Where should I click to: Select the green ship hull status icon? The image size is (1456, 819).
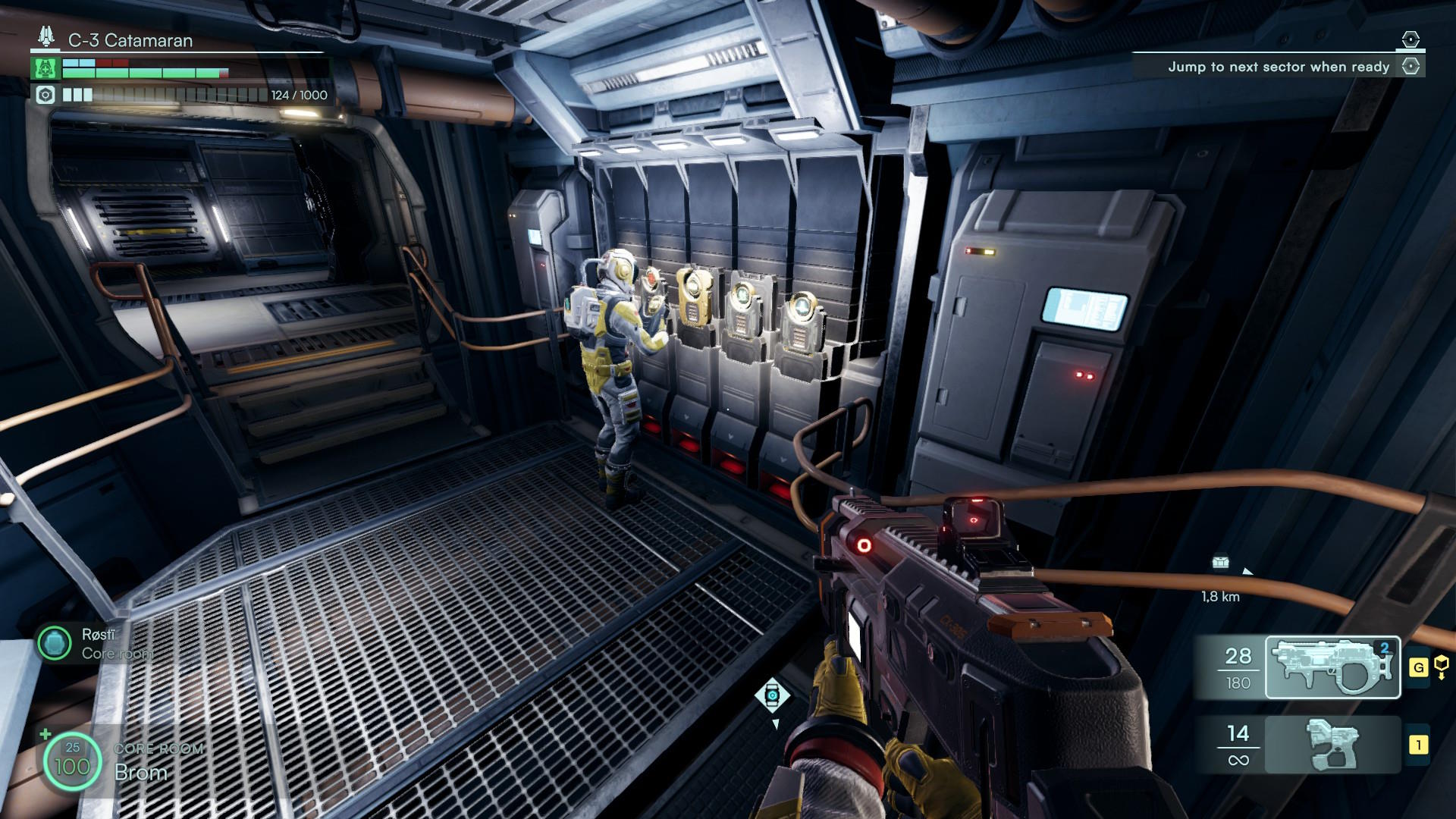tap(45, 68)
